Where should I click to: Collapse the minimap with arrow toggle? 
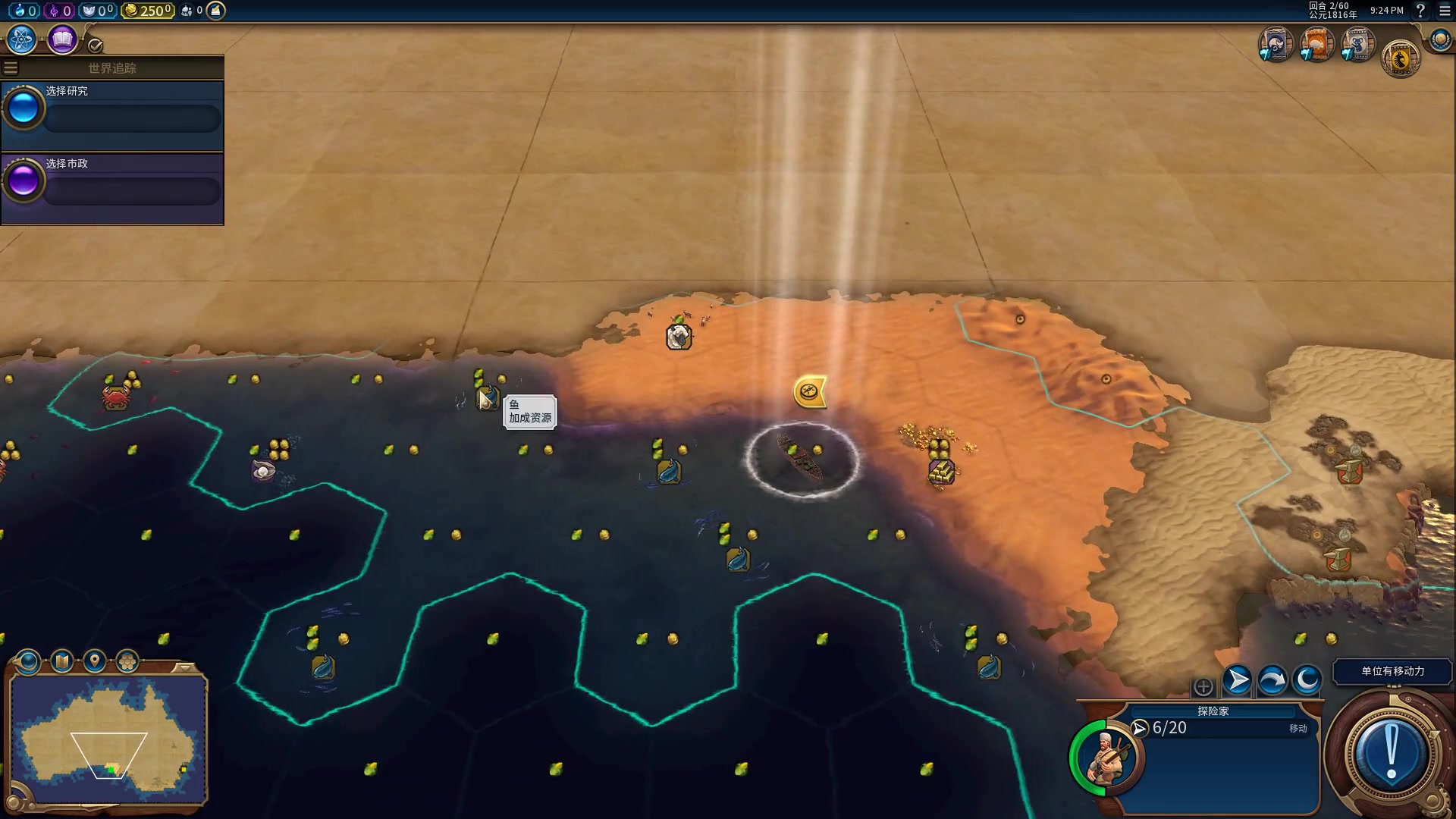click(184, 667)
